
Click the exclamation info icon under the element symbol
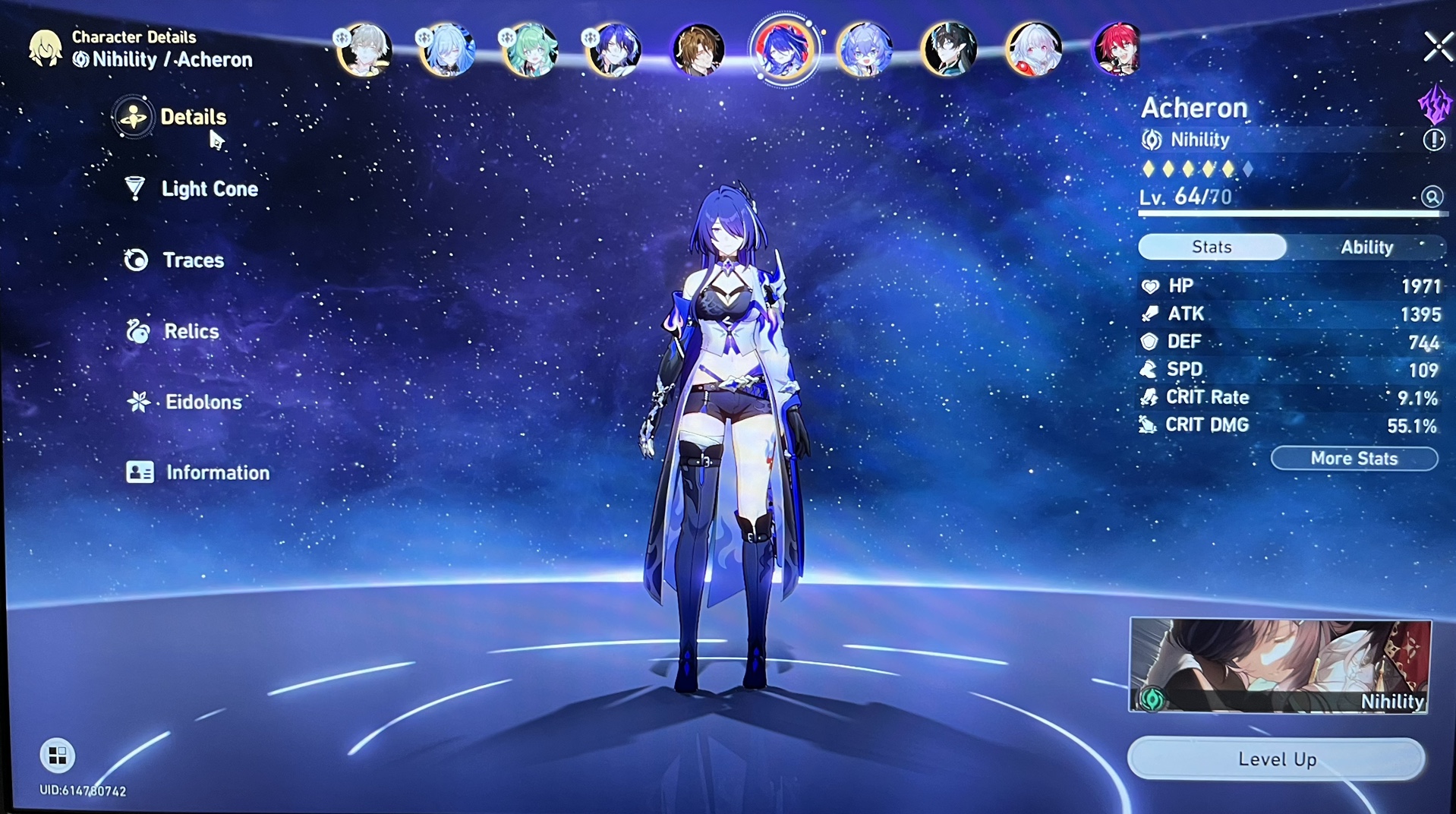coord(1433,140)
